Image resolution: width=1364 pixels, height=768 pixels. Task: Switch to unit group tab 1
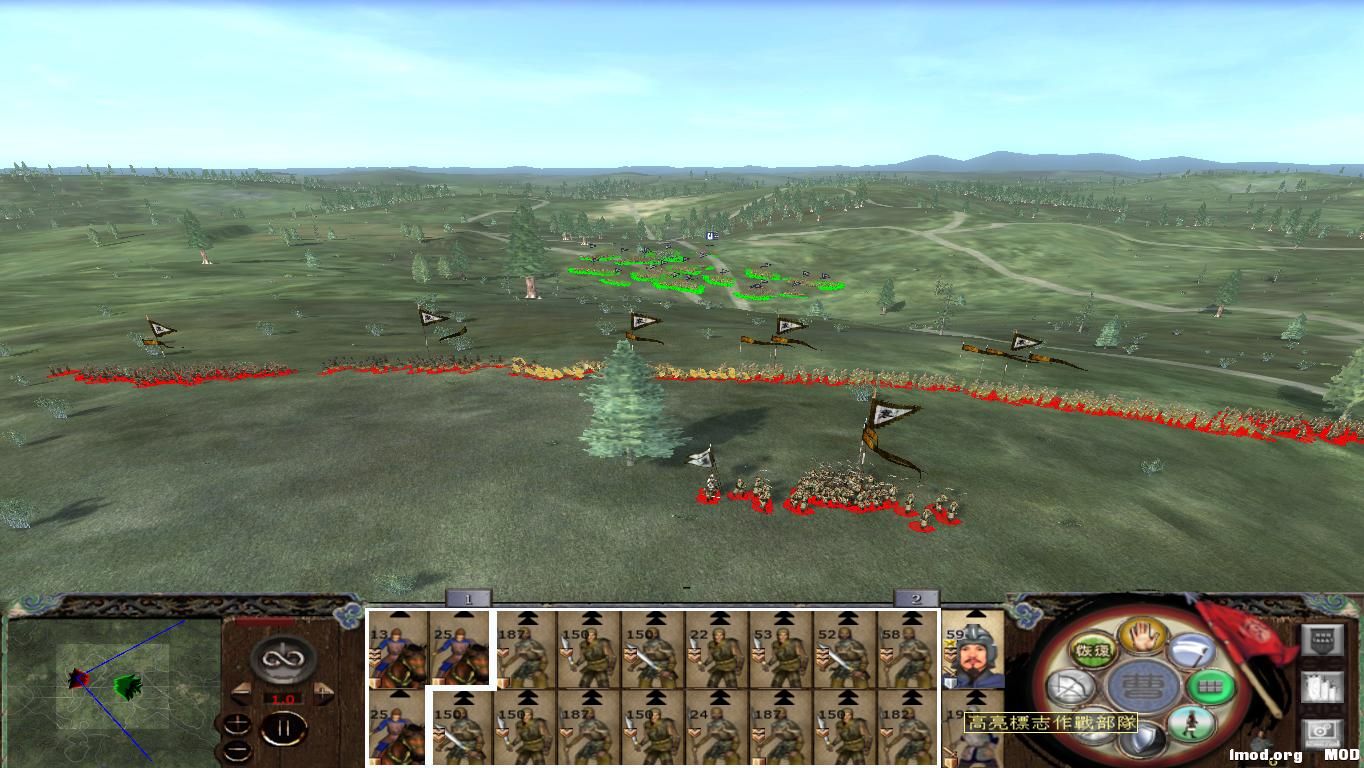(x=468, y=599)
